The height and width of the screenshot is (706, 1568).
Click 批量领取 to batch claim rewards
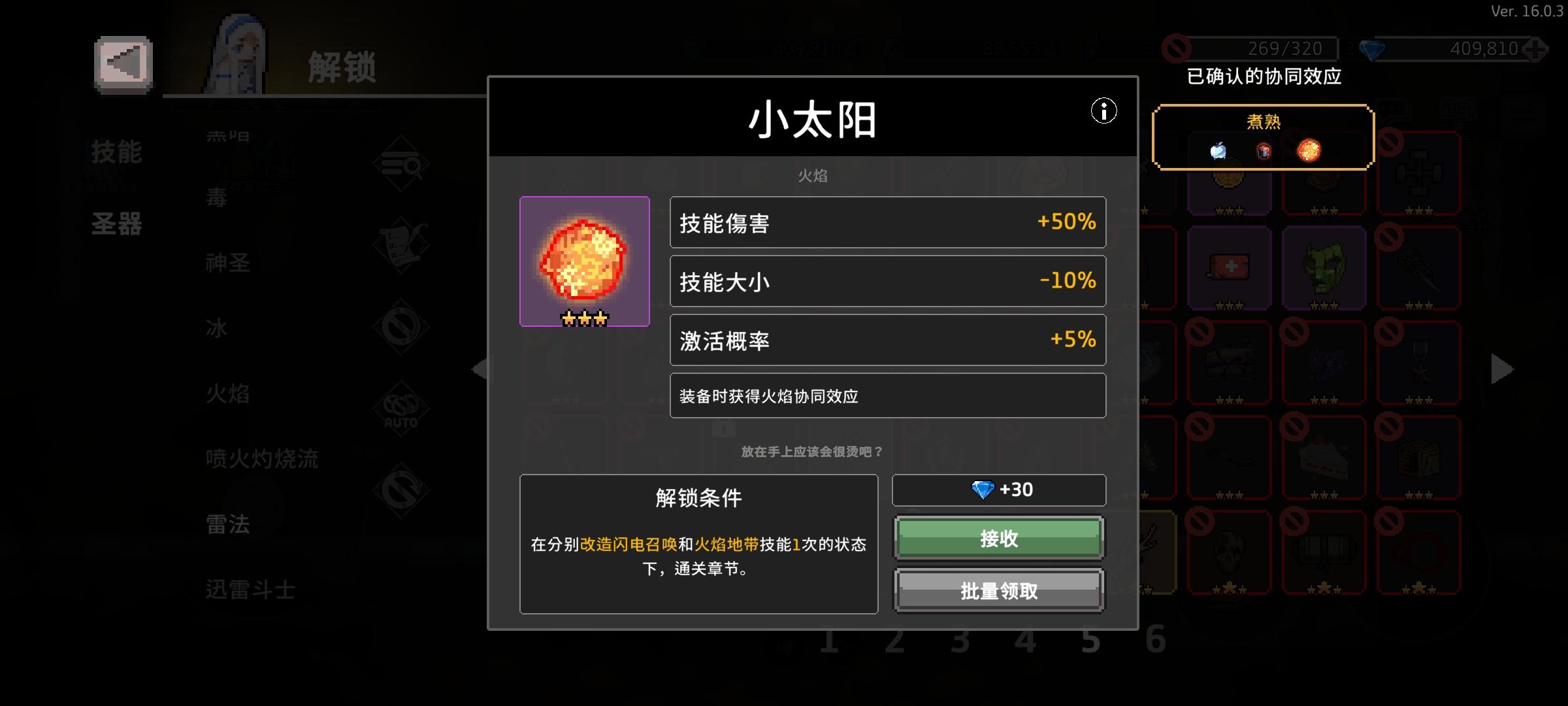[998, 590]
